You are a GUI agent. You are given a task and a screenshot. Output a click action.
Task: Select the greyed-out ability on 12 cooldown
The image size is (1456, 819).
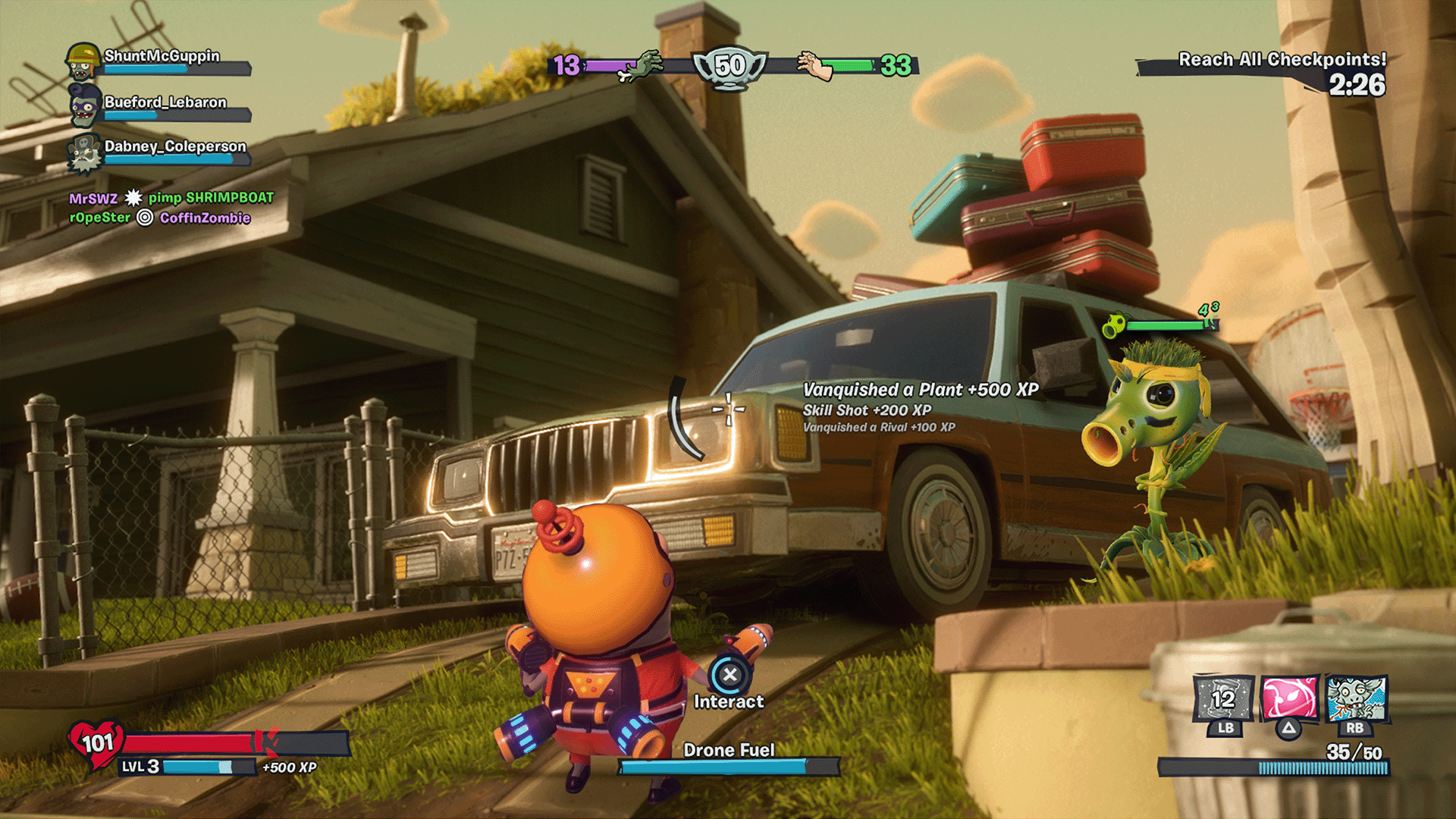click(x=1223, y=698)
